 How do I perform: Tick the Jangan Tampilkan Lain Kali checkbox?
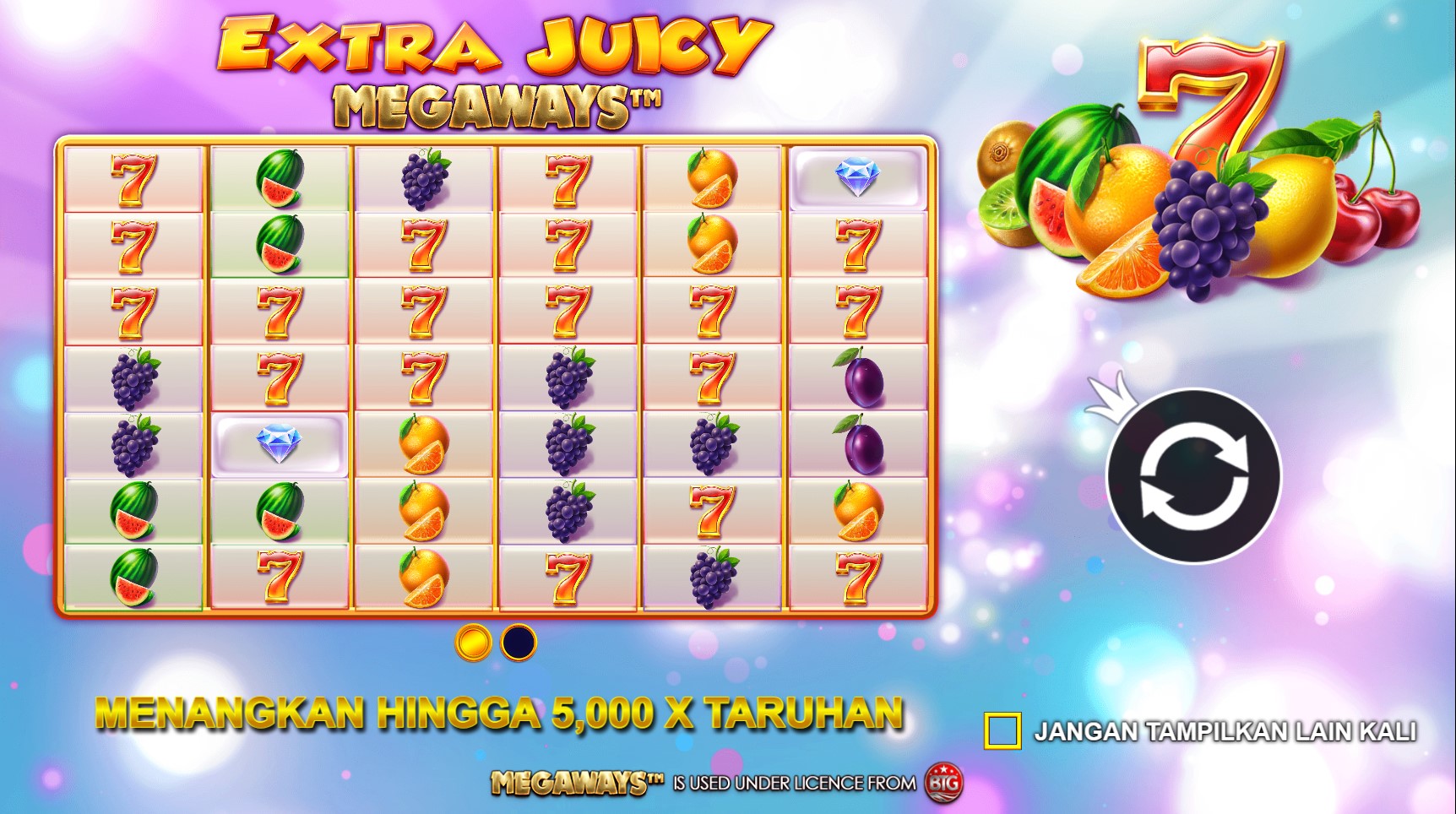point(1002,730)
